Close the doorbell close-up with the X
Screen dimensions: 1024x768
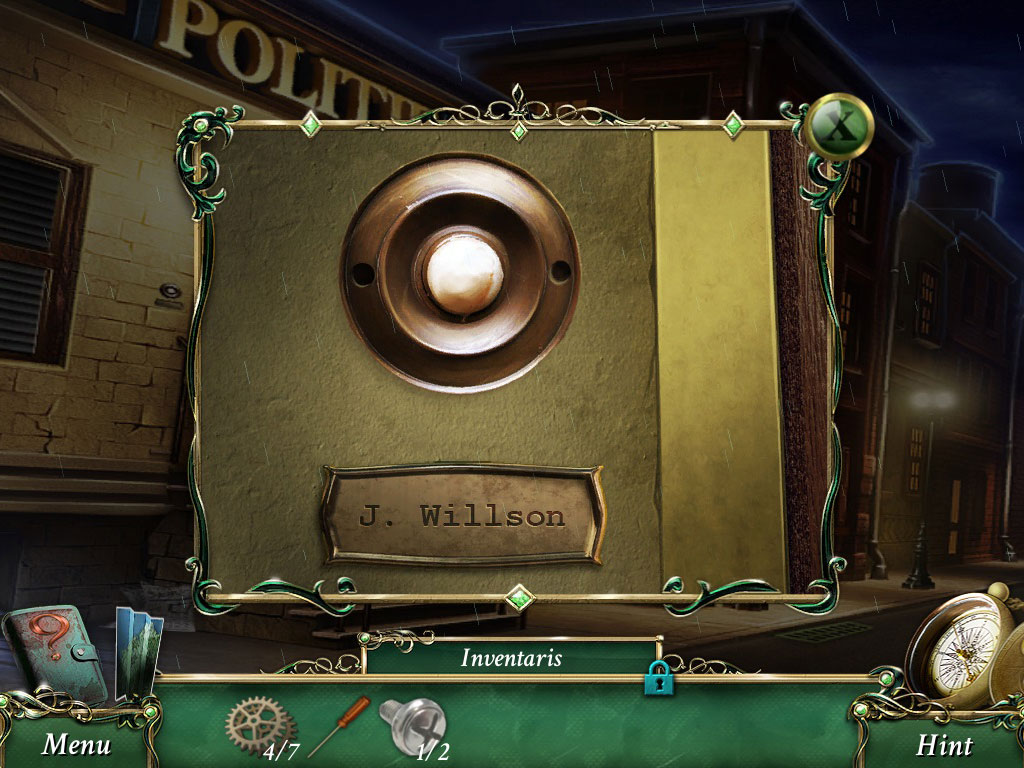click(841, 126)
